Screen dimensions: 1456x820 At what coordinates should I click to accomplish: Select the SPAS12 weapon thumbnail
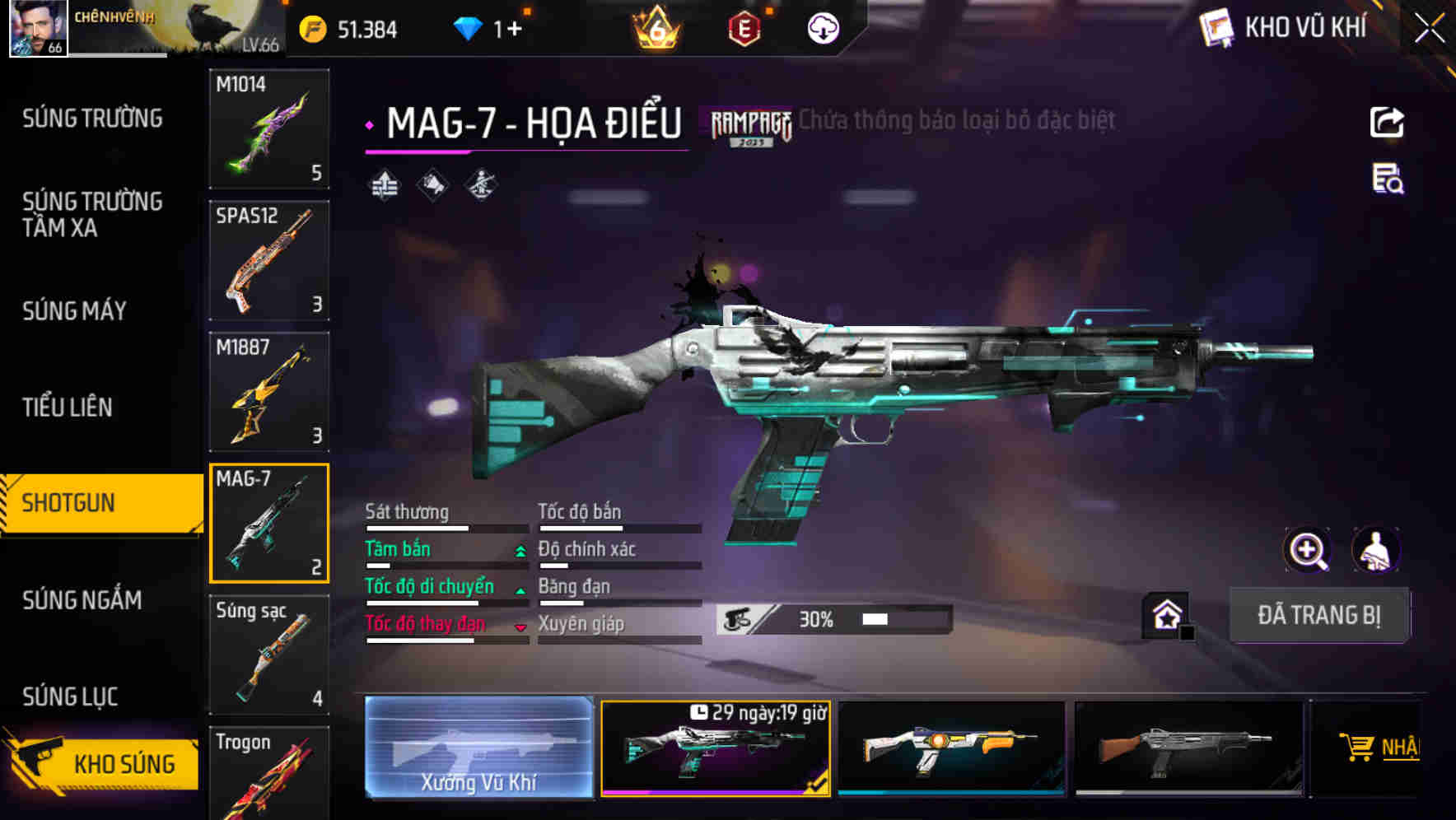click(268, 259)
